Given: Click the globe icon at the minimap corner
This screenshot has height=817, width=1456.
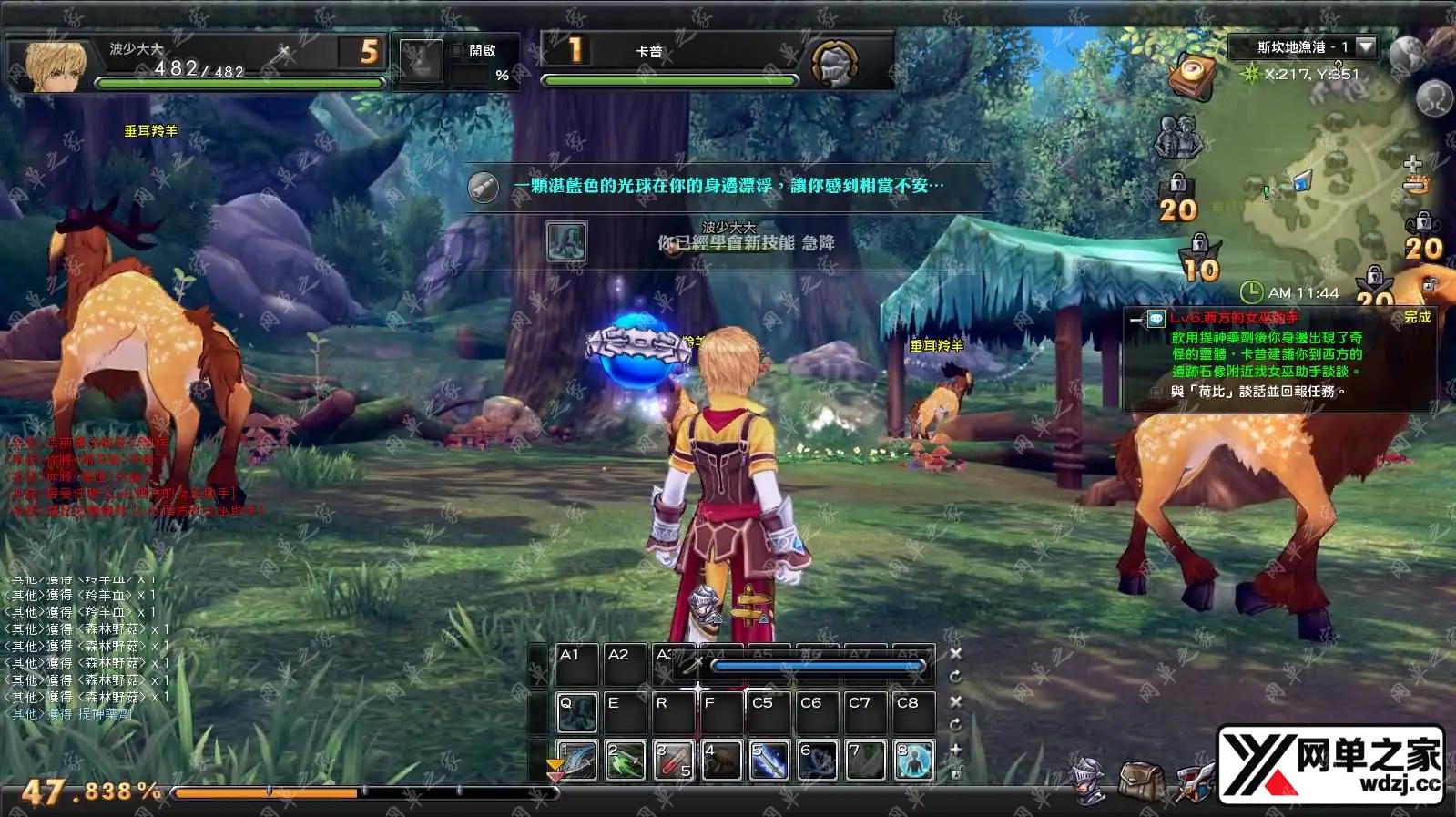Looking at the screenshot, I should pyautogui.click(x=1406, y=53).
